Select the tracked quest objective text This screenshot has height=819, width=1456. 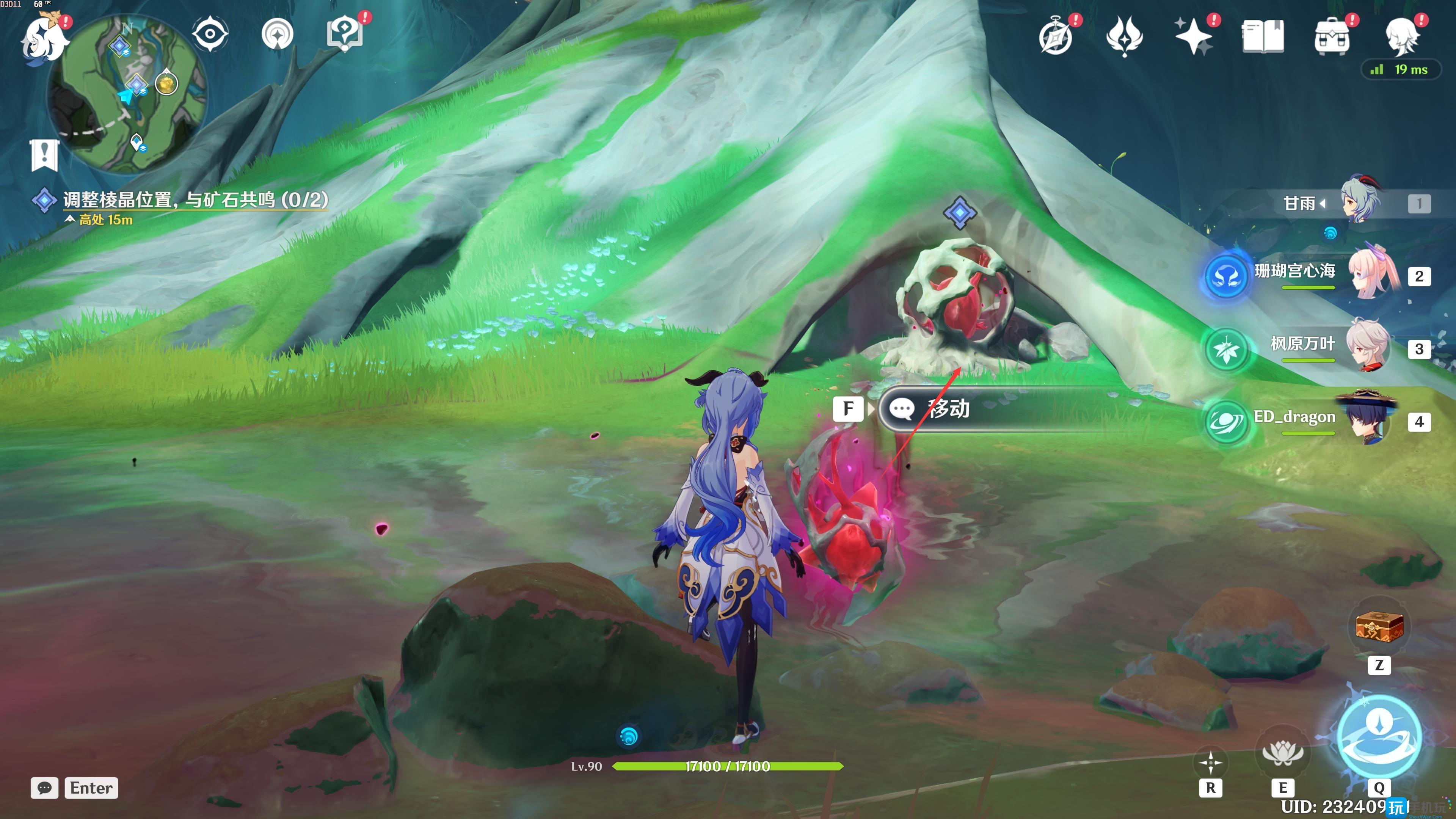tap(195, 199)
